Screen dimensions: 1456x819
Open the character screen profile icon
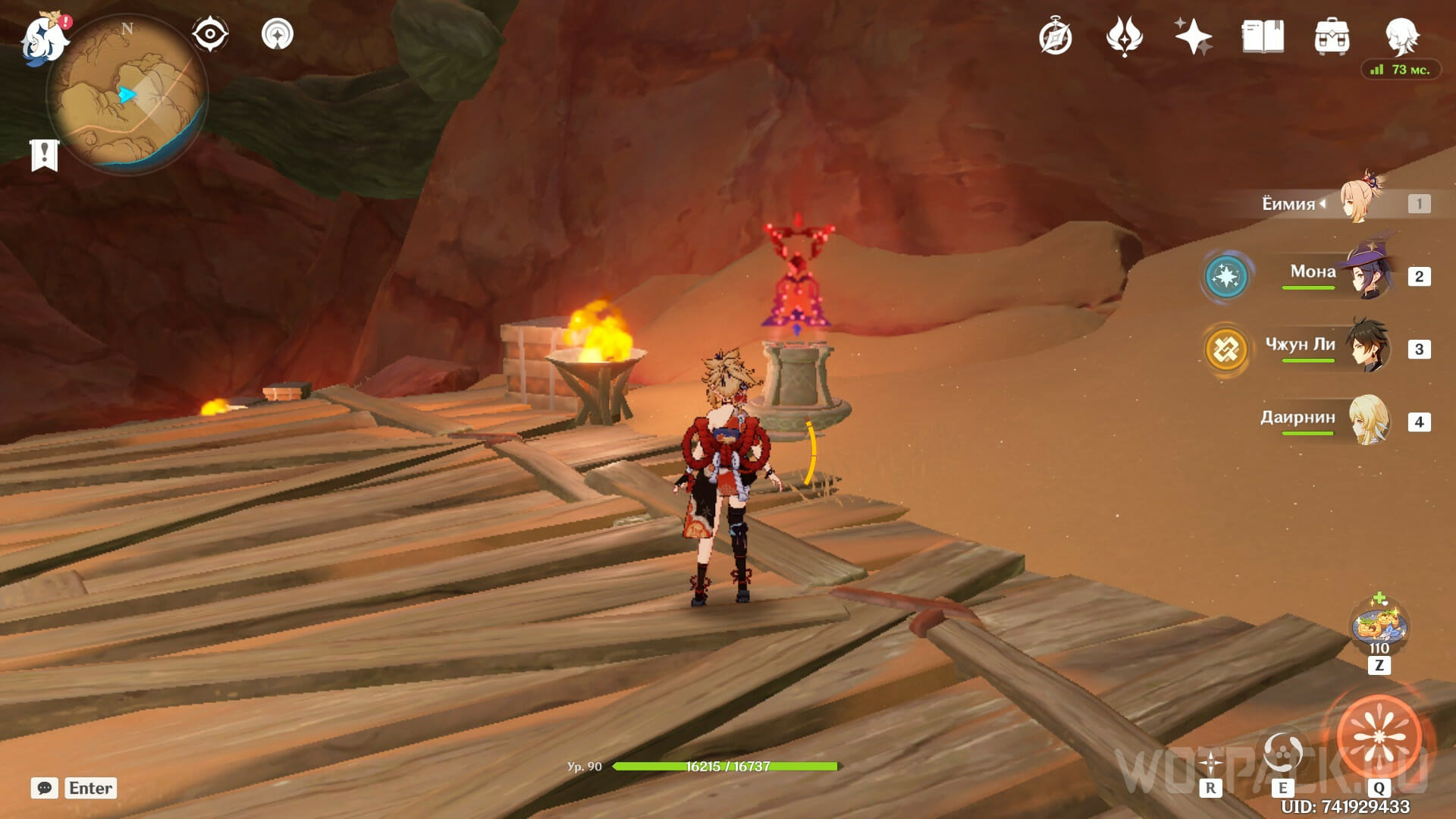coord(1401,36)
